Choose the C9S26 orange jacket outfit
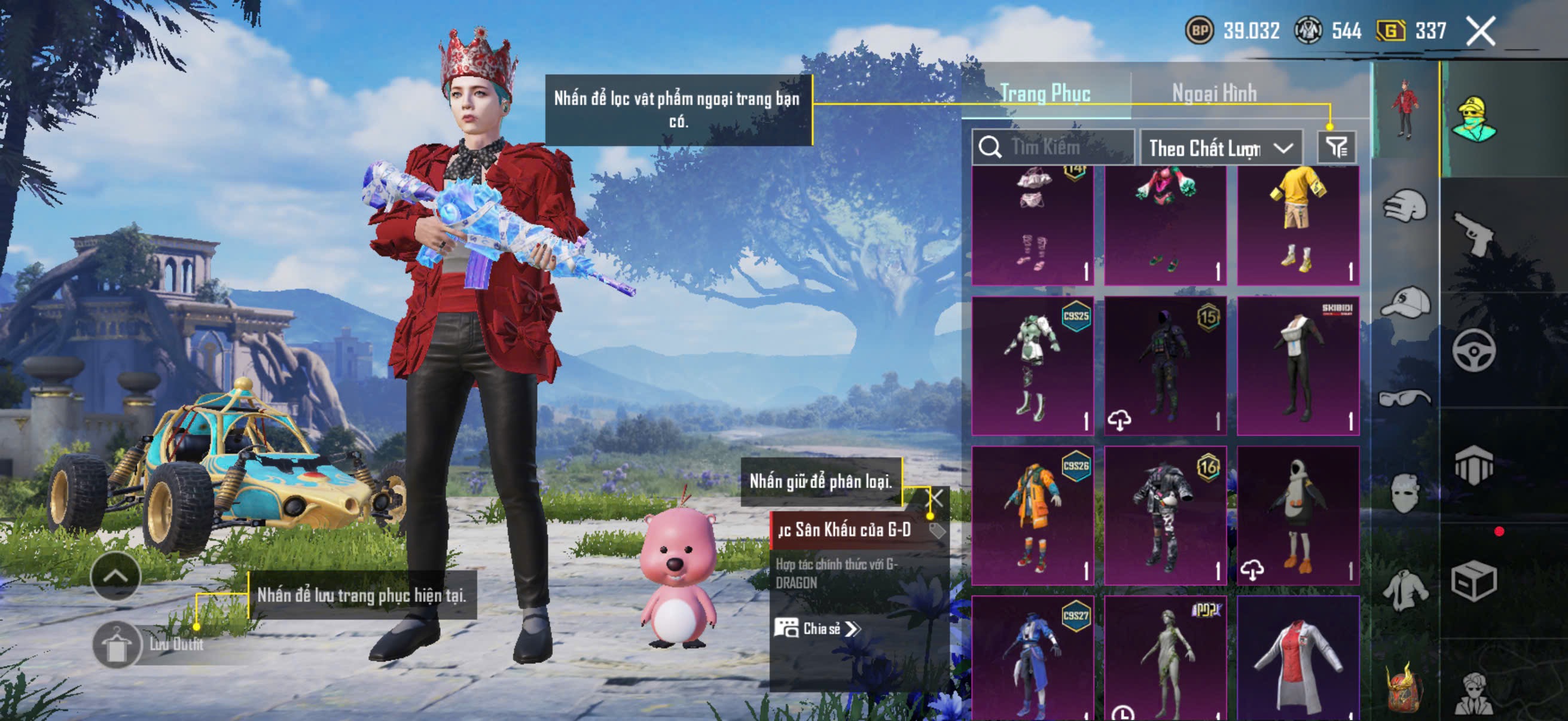Viewport: 1568px width, 721px height. pos(1032,515)
